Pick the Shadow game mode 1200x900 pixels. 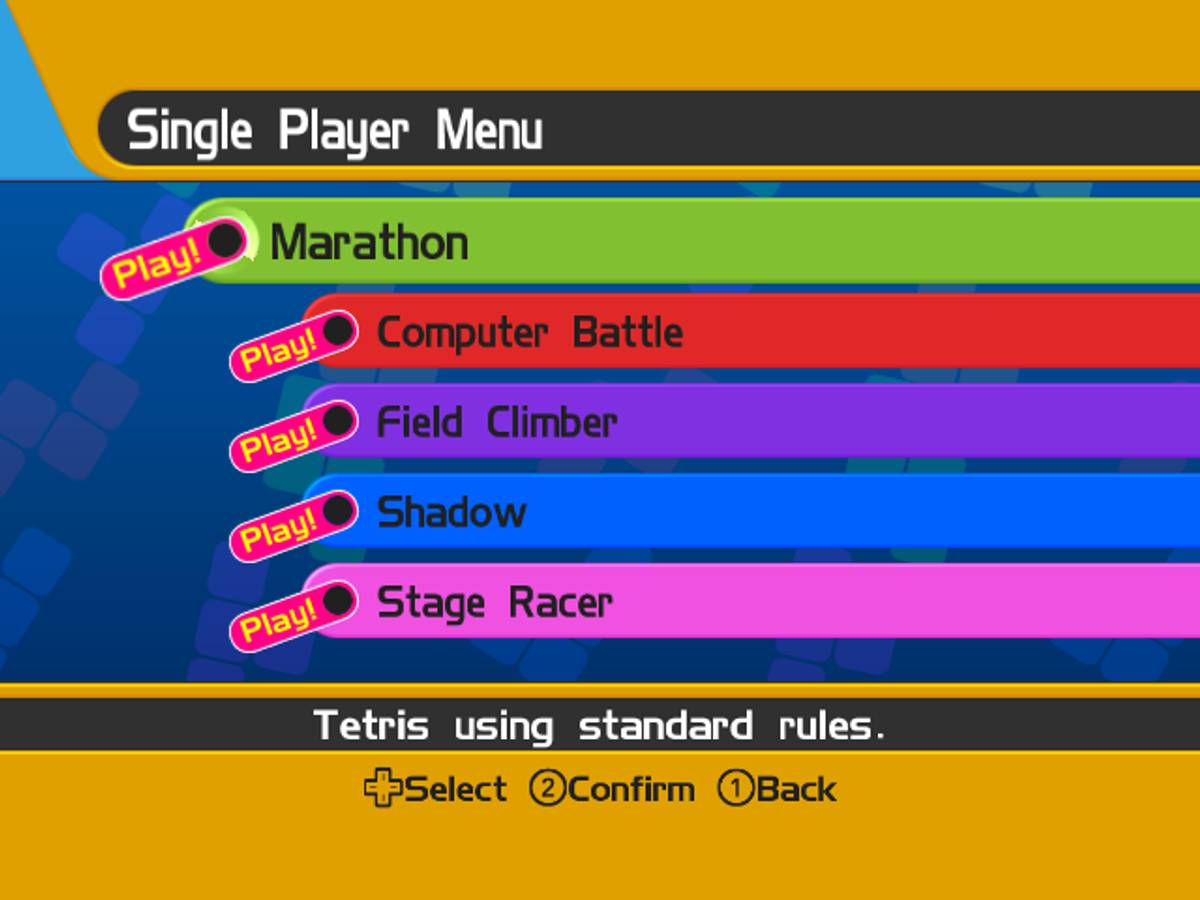pos(451,513)
